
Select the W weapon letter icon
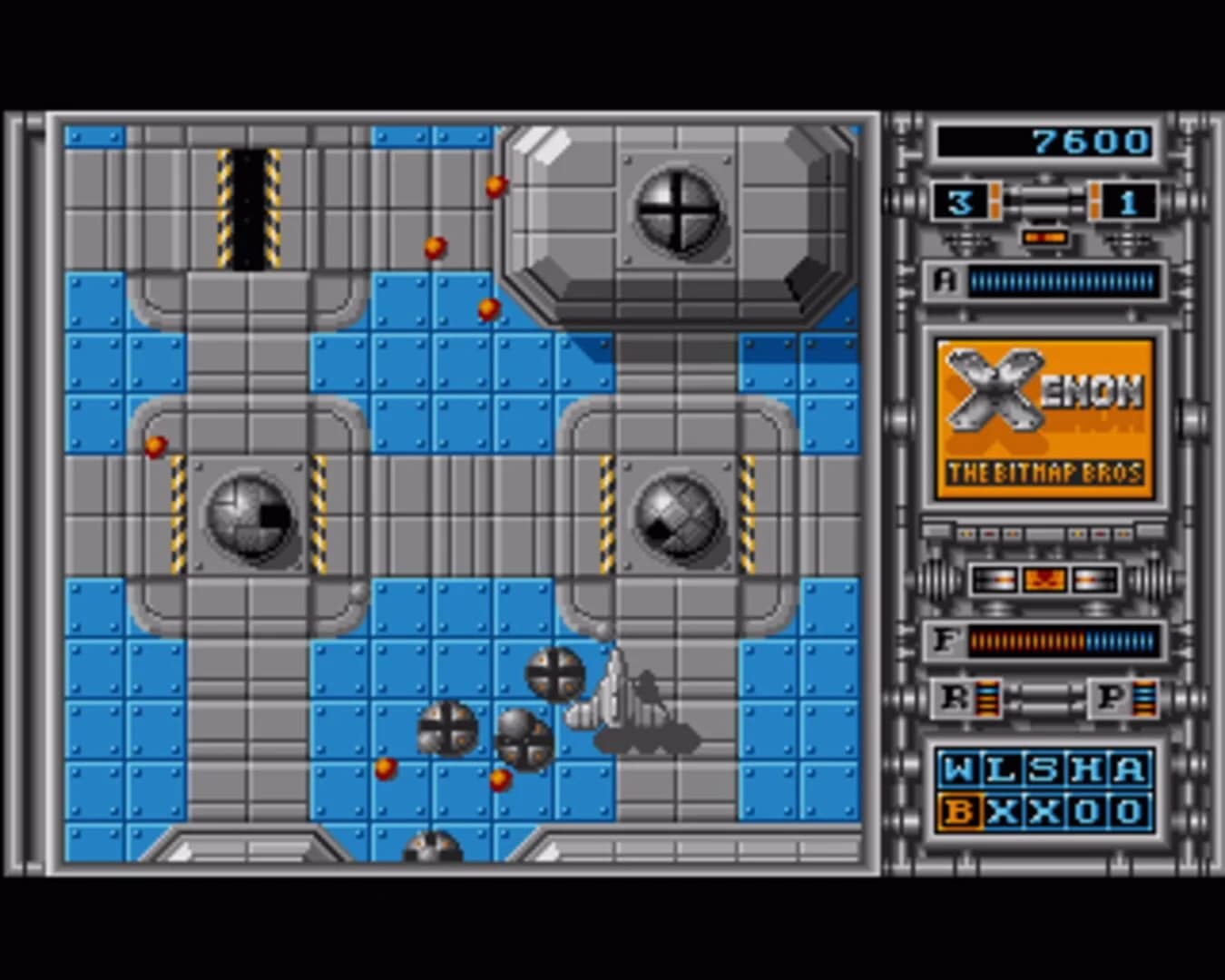(x=958, y=769)
